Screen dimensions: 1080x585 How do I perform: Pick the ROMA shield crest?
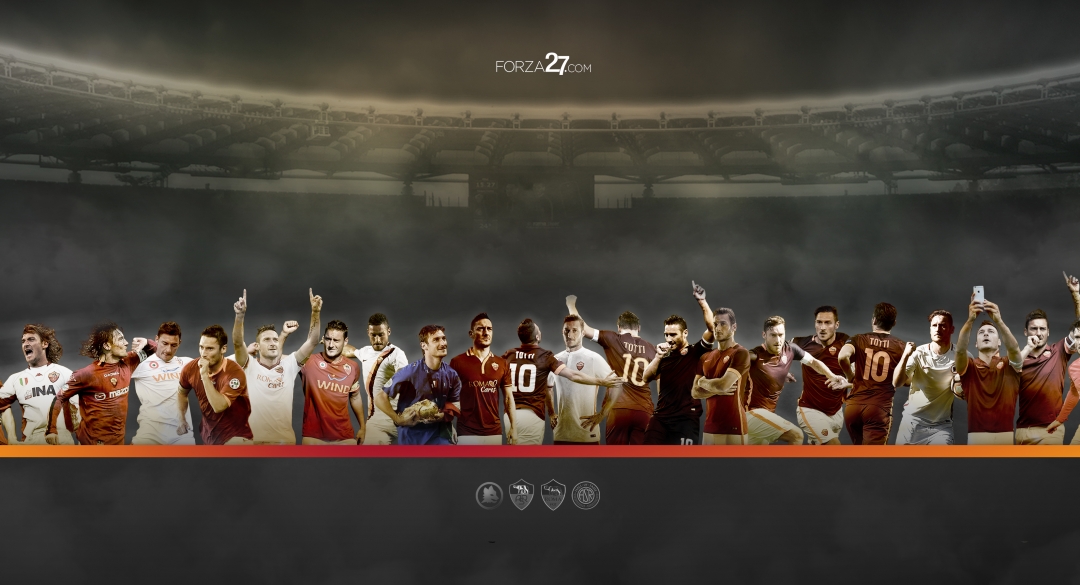pos(553,495)
